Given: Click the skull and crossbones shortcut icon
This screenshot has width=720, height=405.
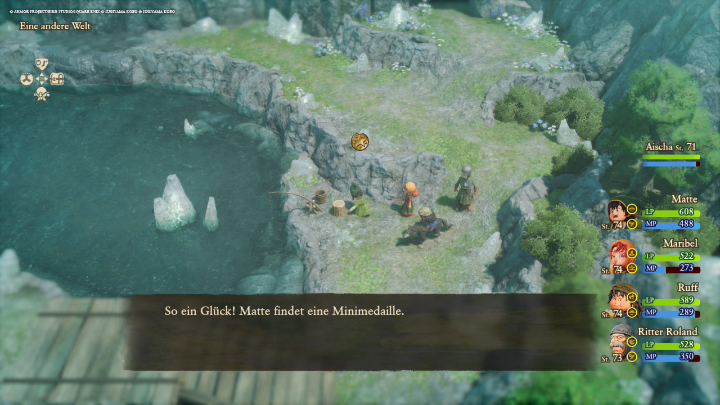Looking at the screenshot, I should point(42,93).
